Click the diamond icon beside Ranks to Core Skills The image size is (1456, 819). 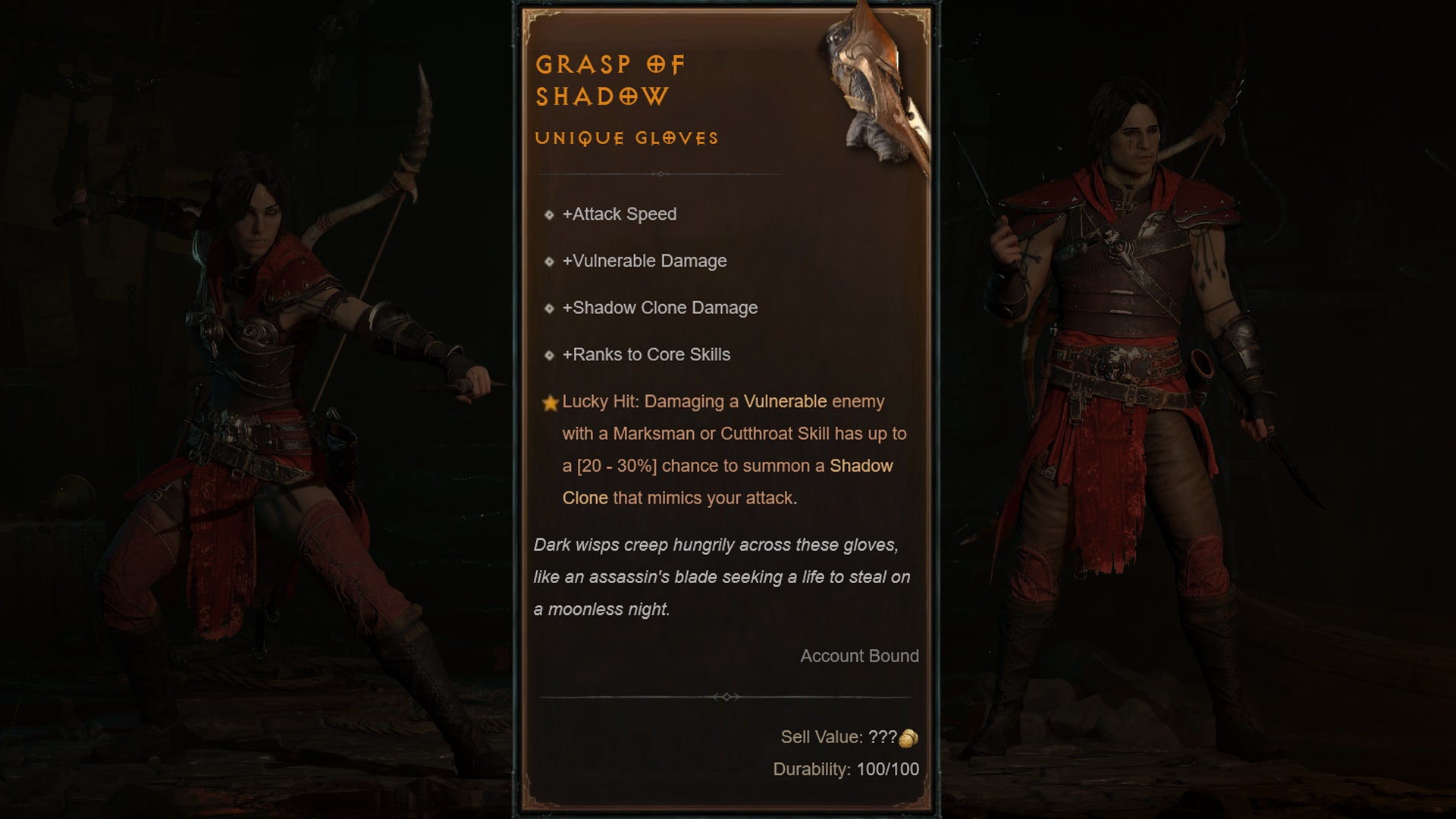pyautogui.click(x=549, y=355)
